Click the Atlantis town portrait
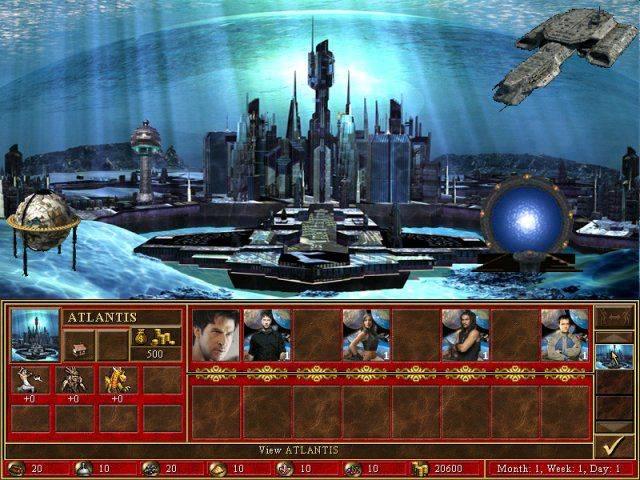 (x=35, y=335)
